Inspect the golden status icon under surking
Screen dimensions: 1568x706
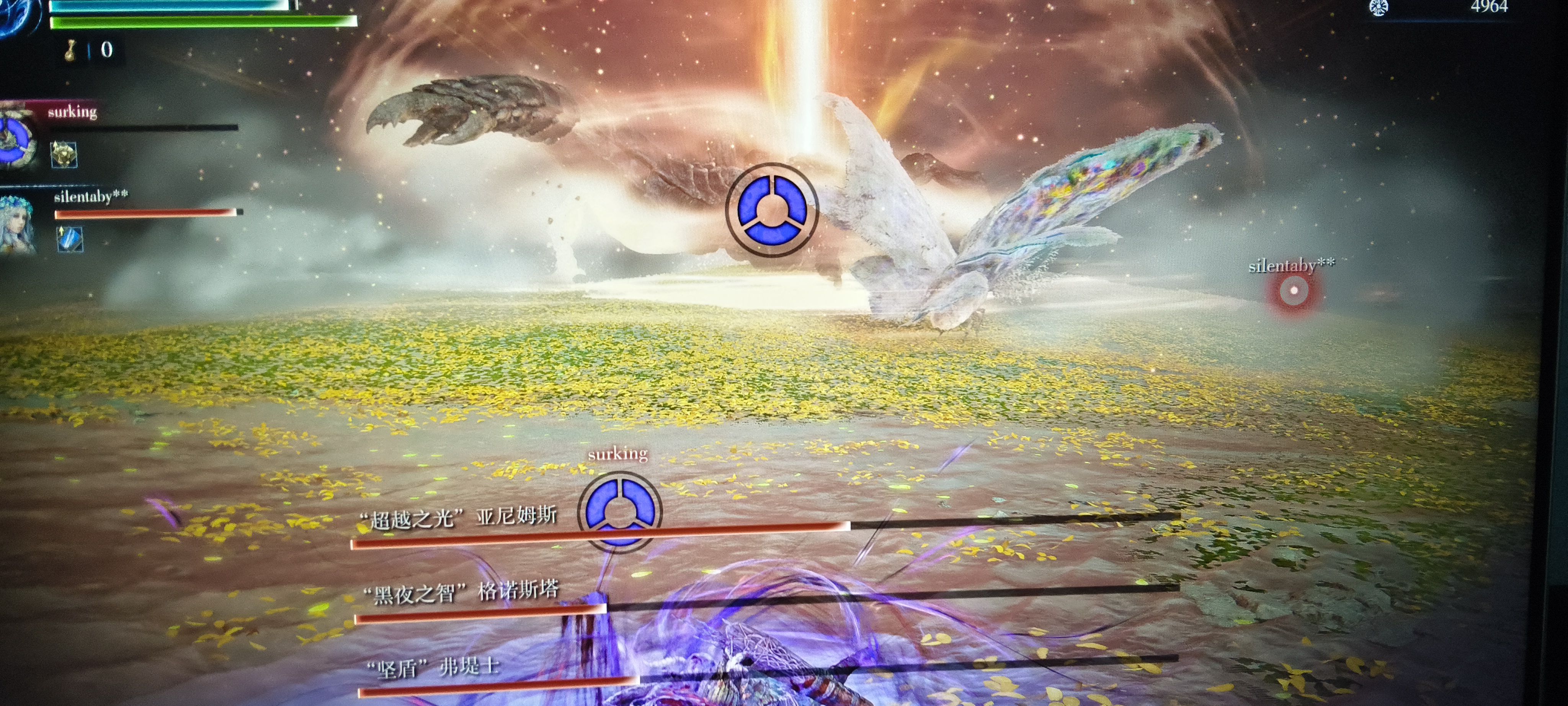pyautogui.click(x=63, y=155)
